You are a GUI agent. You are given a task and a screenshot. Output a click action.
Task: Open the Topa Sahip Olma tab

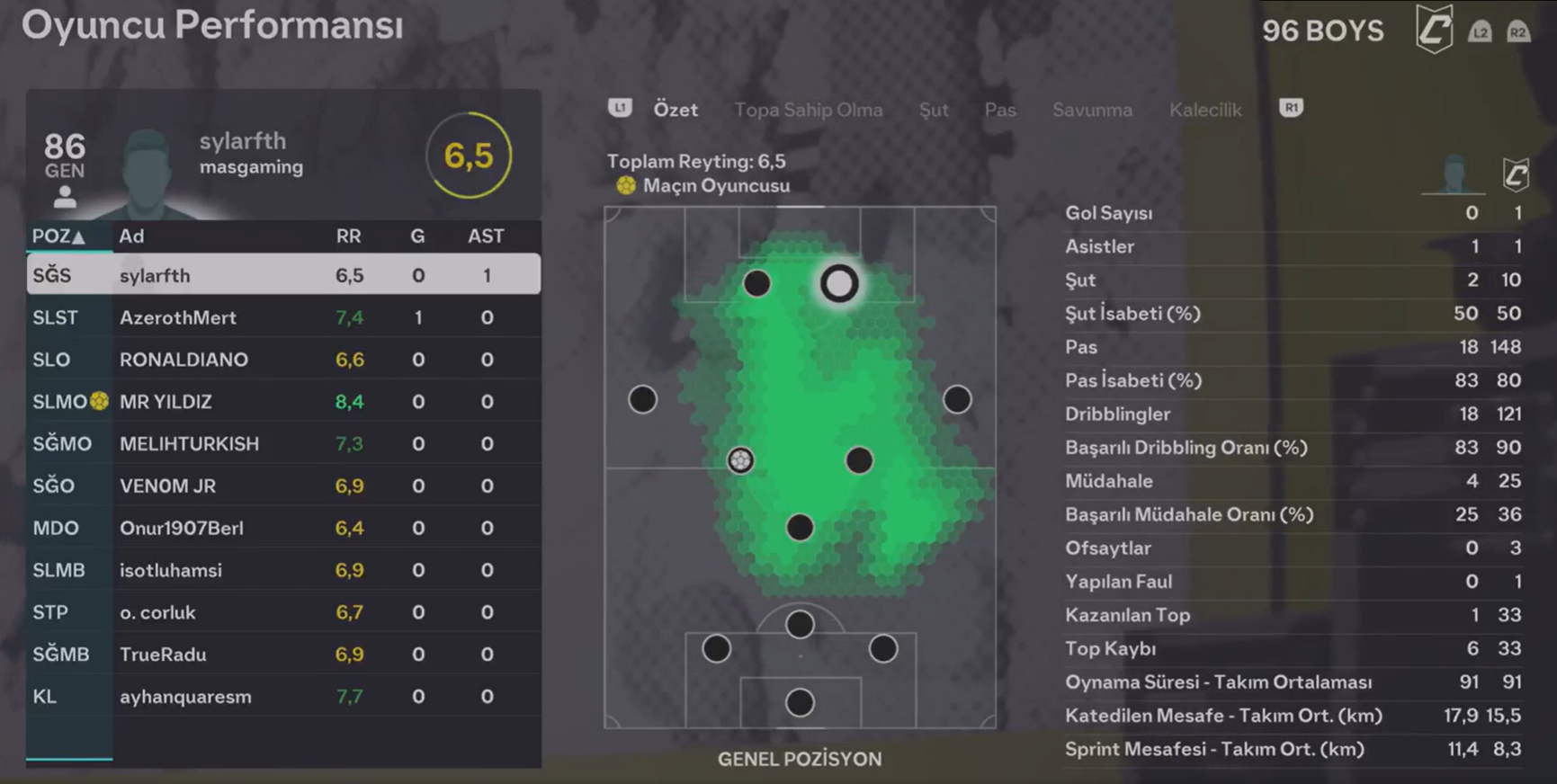[808, 110]
